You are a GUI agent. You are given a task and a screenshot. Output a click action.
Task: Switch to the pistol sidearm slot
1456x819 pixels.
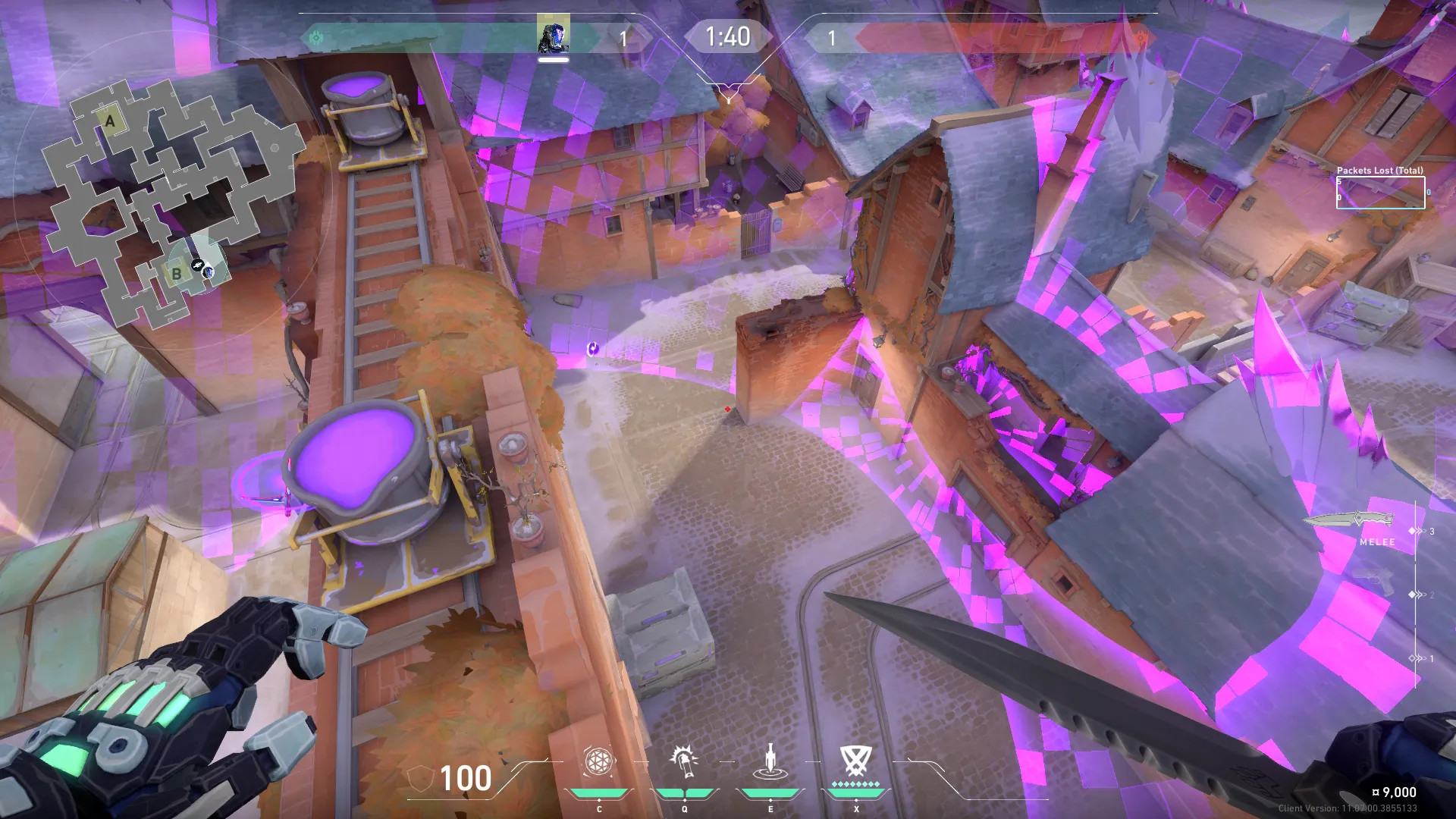pyautogui.click(x=1374, y=582)
